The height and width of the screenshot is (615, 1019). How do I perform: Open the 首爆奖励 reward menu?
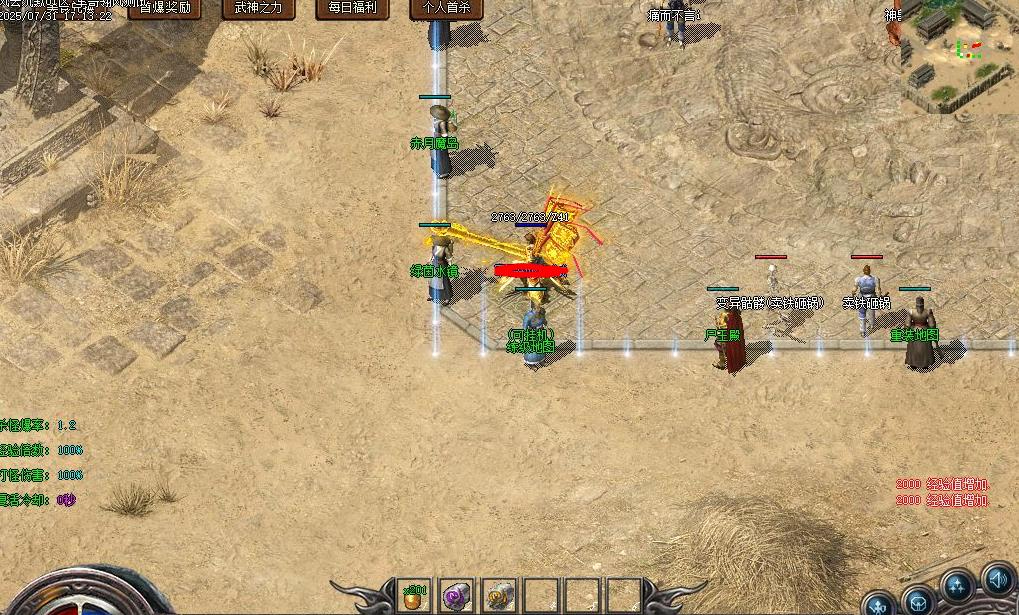coord(164,8)
